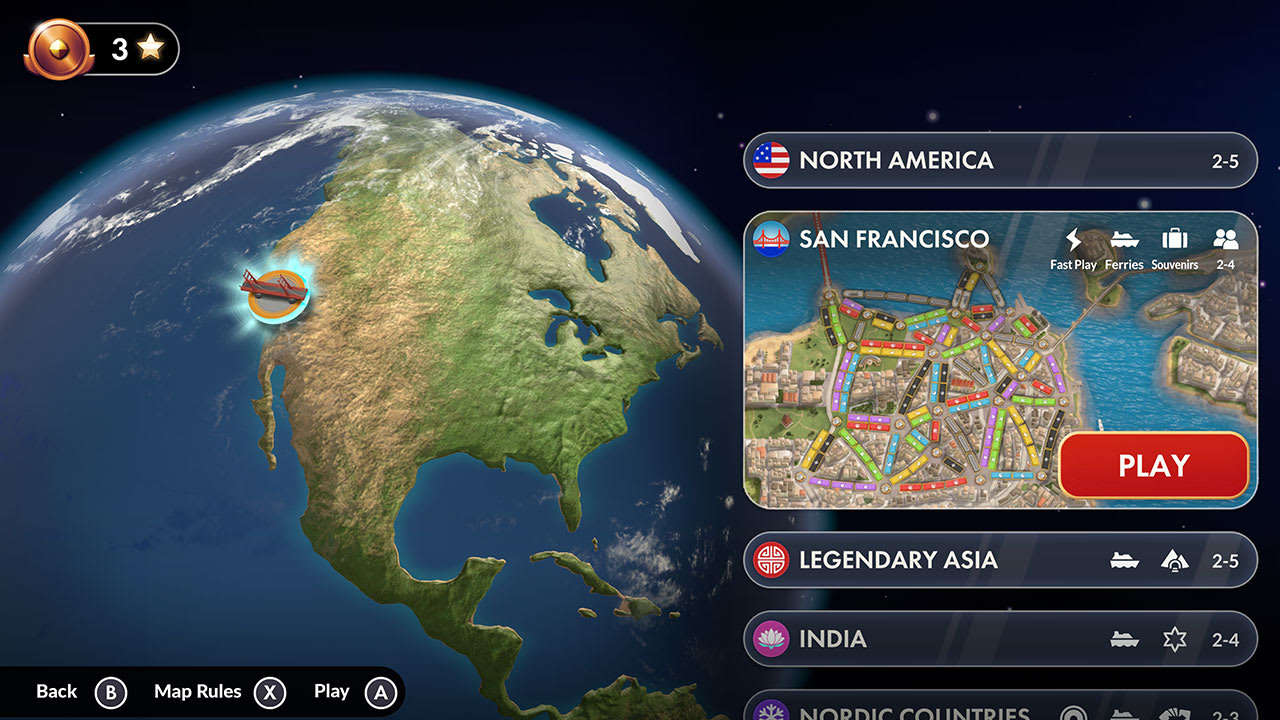
Task: Click the mountain tunnel icon on Legendary Asia row
Action: click(x=1177, y=560)
